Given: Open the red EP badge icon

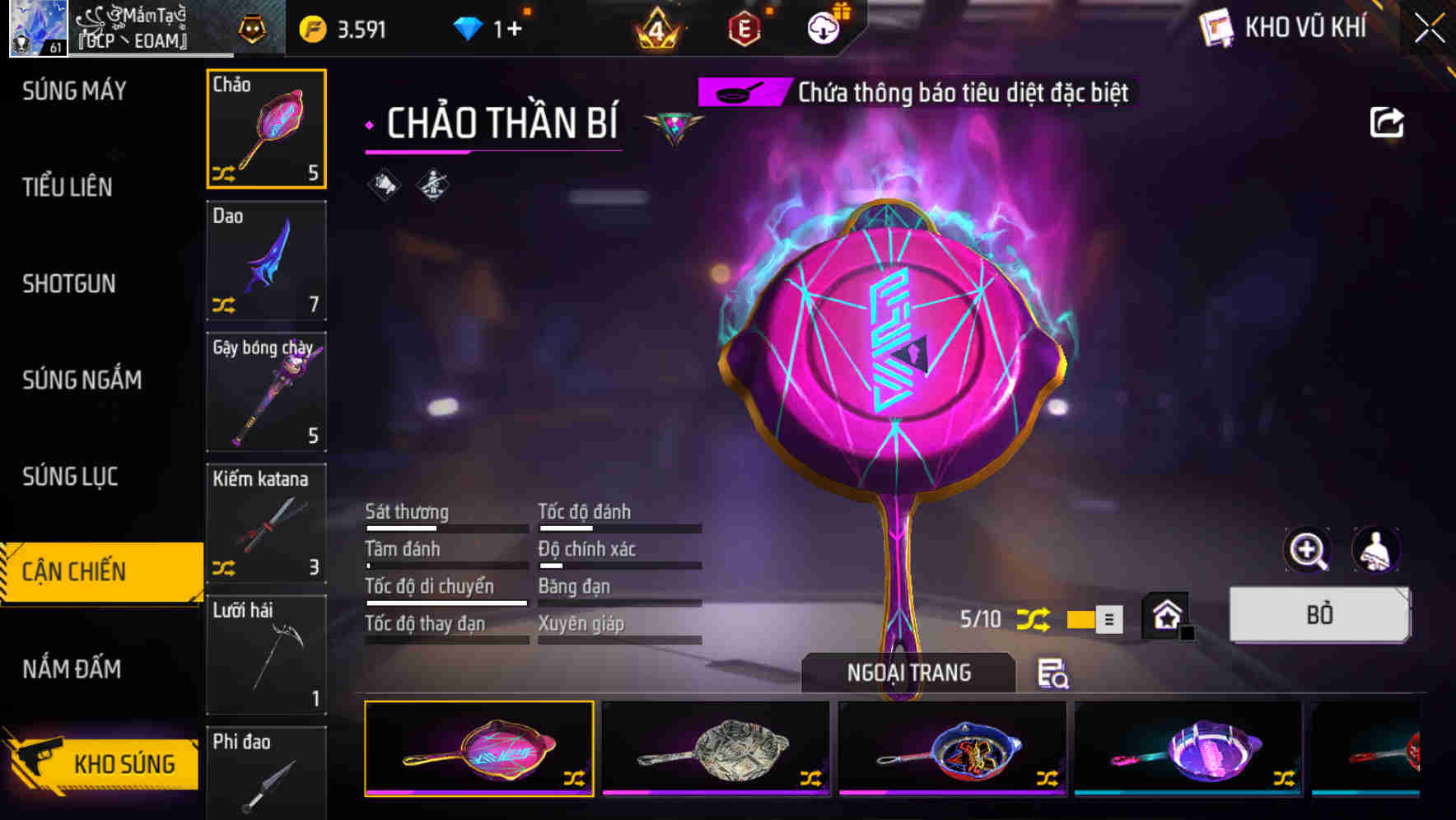Looking at the screenshot, I should (744, 27).
